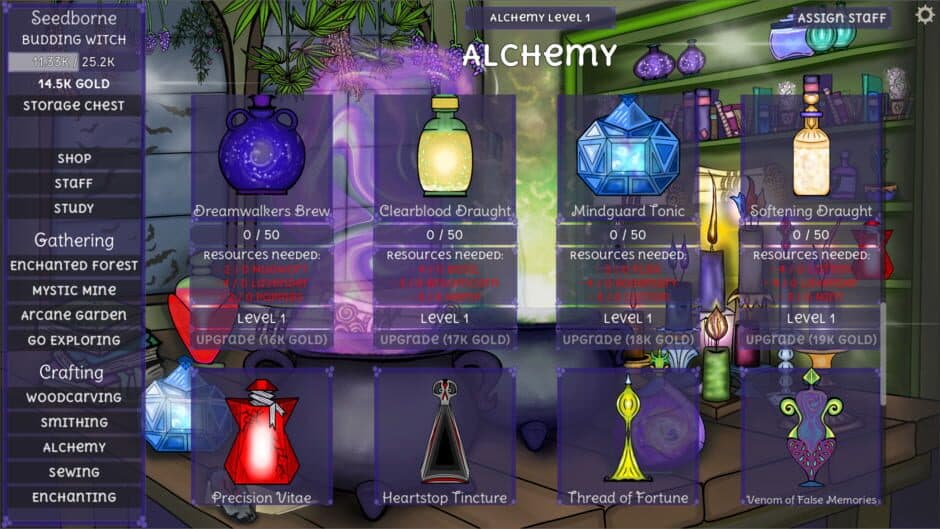Click the Assign Staff button

[x=842, y=18]
